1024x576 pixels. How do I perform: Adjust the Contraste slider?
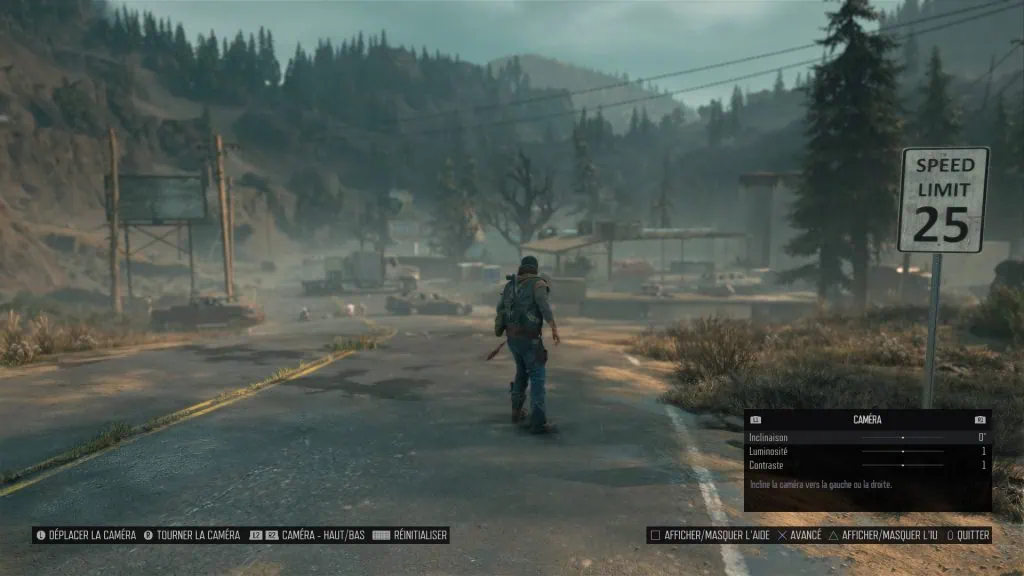point(902,466)
